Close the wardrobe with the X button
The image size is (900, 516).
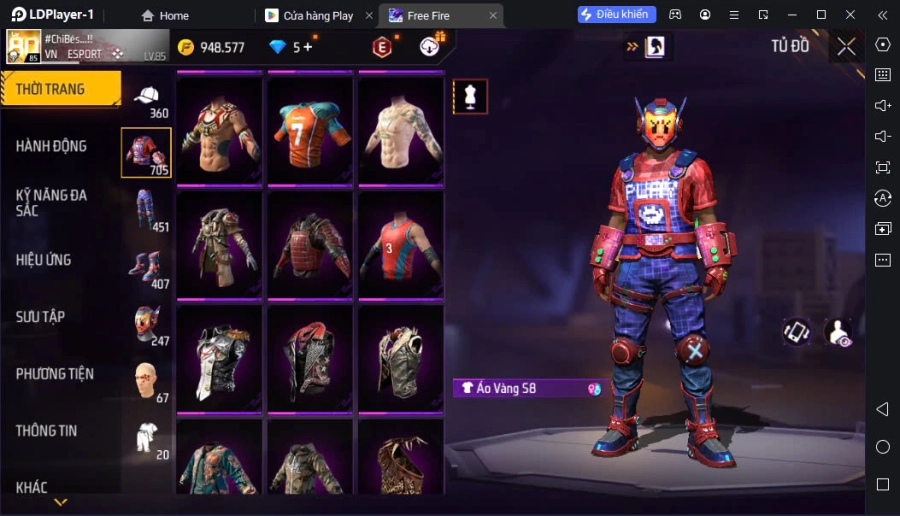847,46
